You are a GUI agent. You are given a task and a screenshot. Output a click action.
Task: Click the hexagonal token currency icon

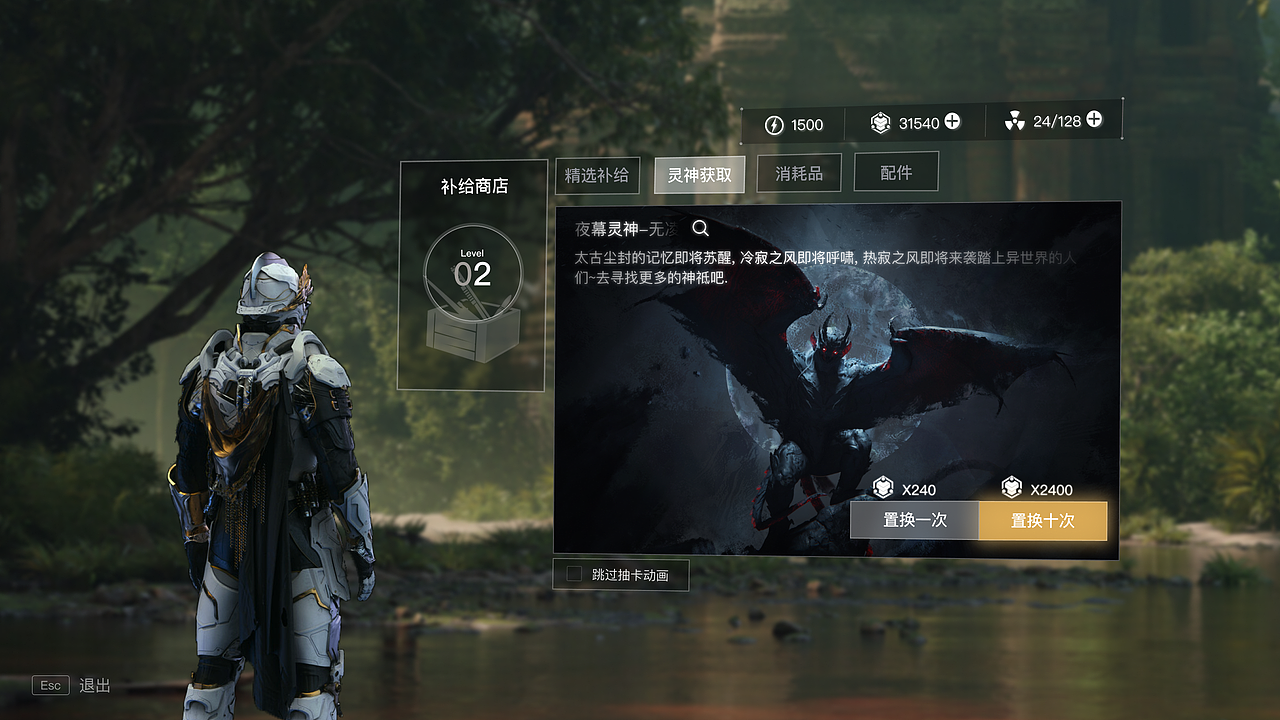[x=879, y=123]
